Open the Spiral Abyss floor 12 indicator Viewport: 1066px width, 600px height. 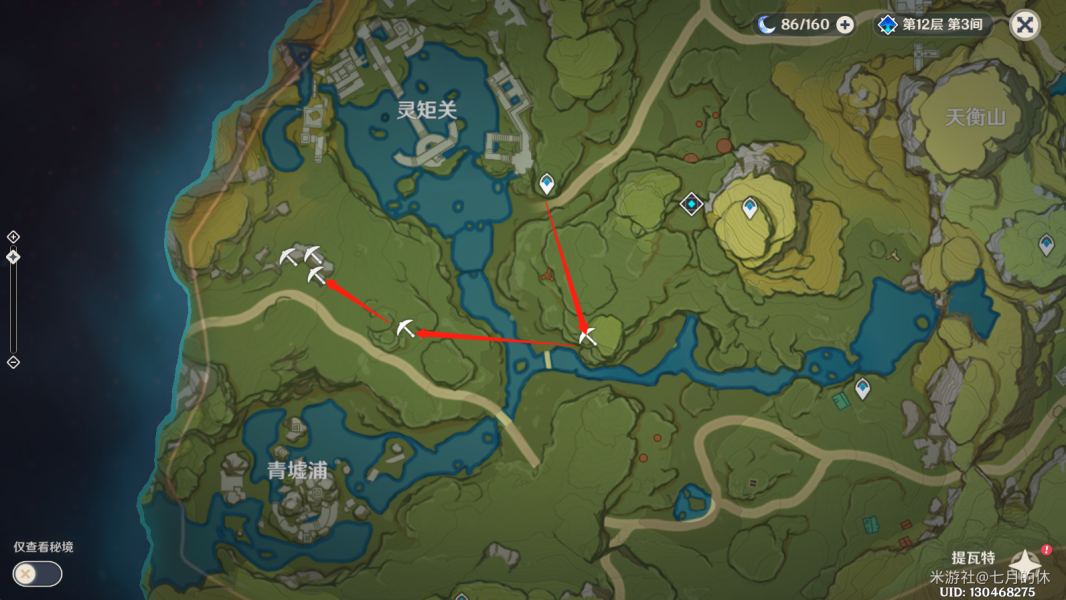930,25
